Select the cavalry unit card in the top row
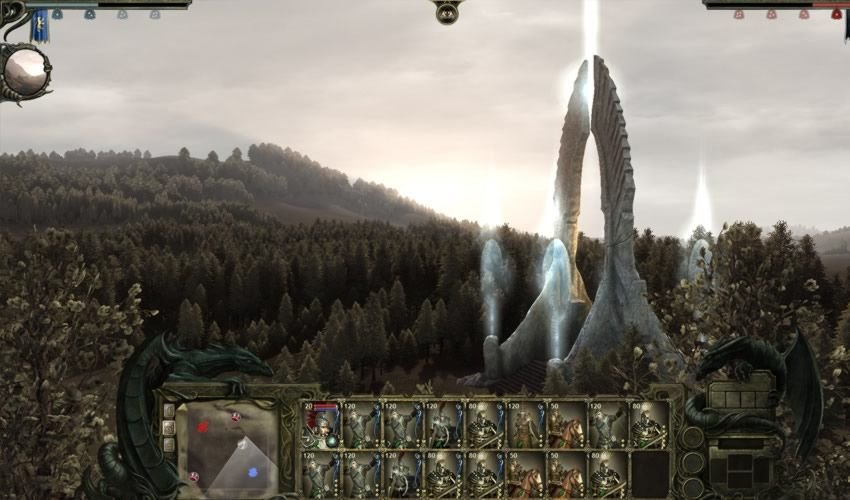The image size is (850, 500). [567, 425]
